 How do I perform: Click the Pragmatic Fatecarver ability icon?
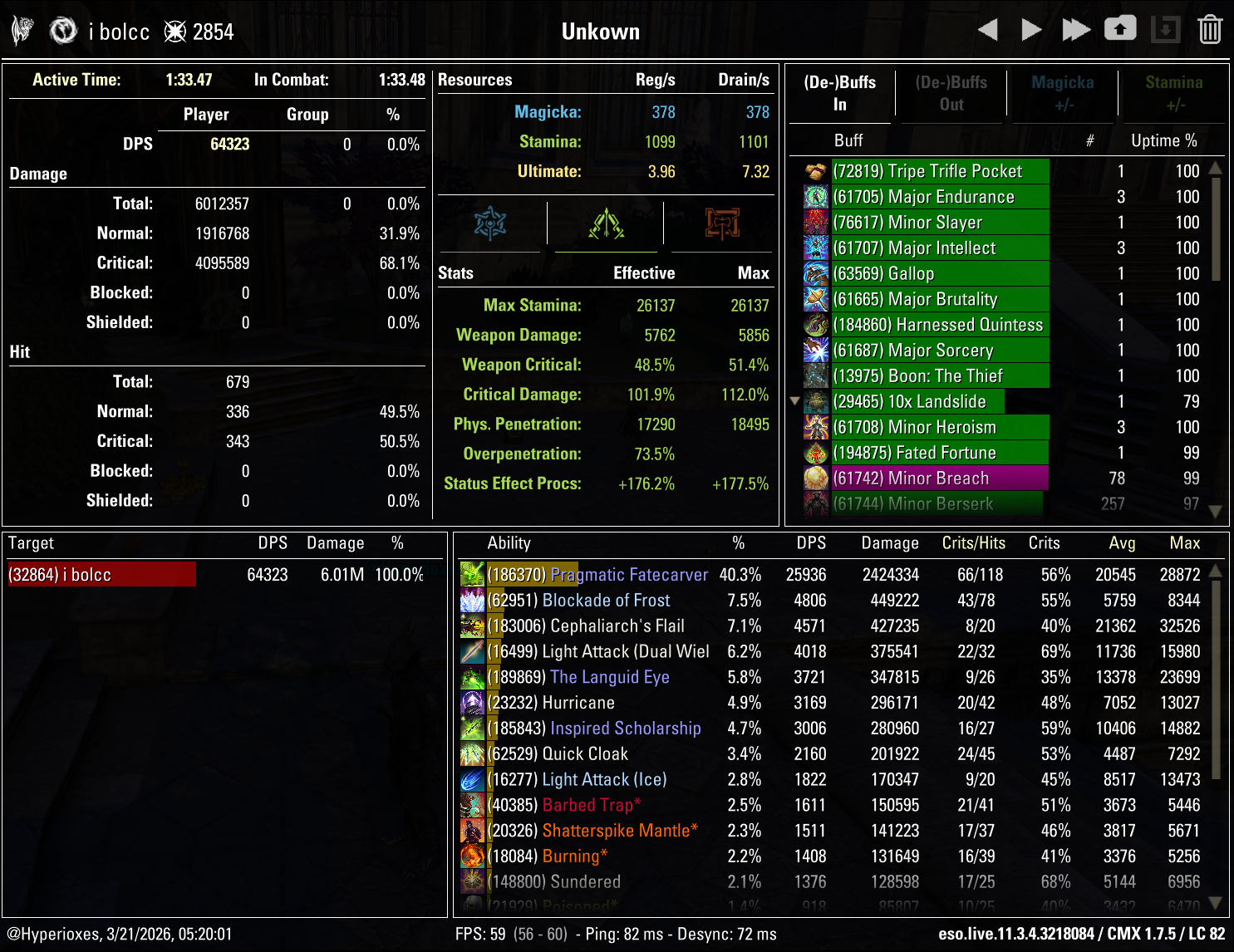(473, 574)
